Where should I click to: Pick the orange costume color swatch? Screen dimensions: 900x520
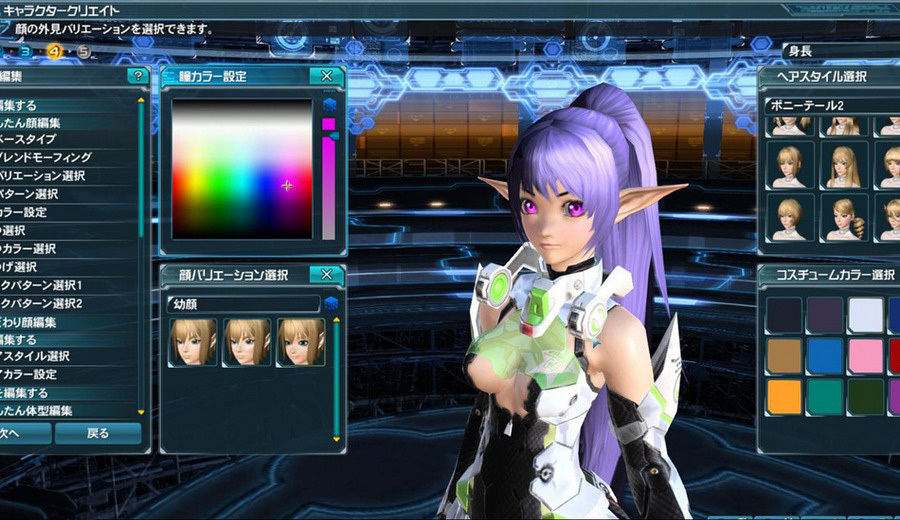tap(784, 395)
